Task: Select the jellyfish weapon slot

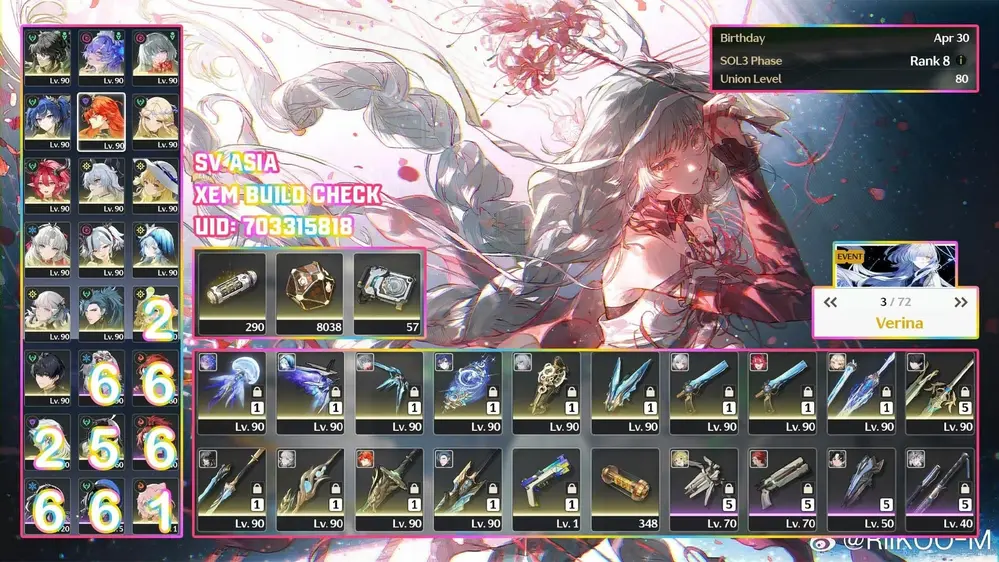Action: 232,391
